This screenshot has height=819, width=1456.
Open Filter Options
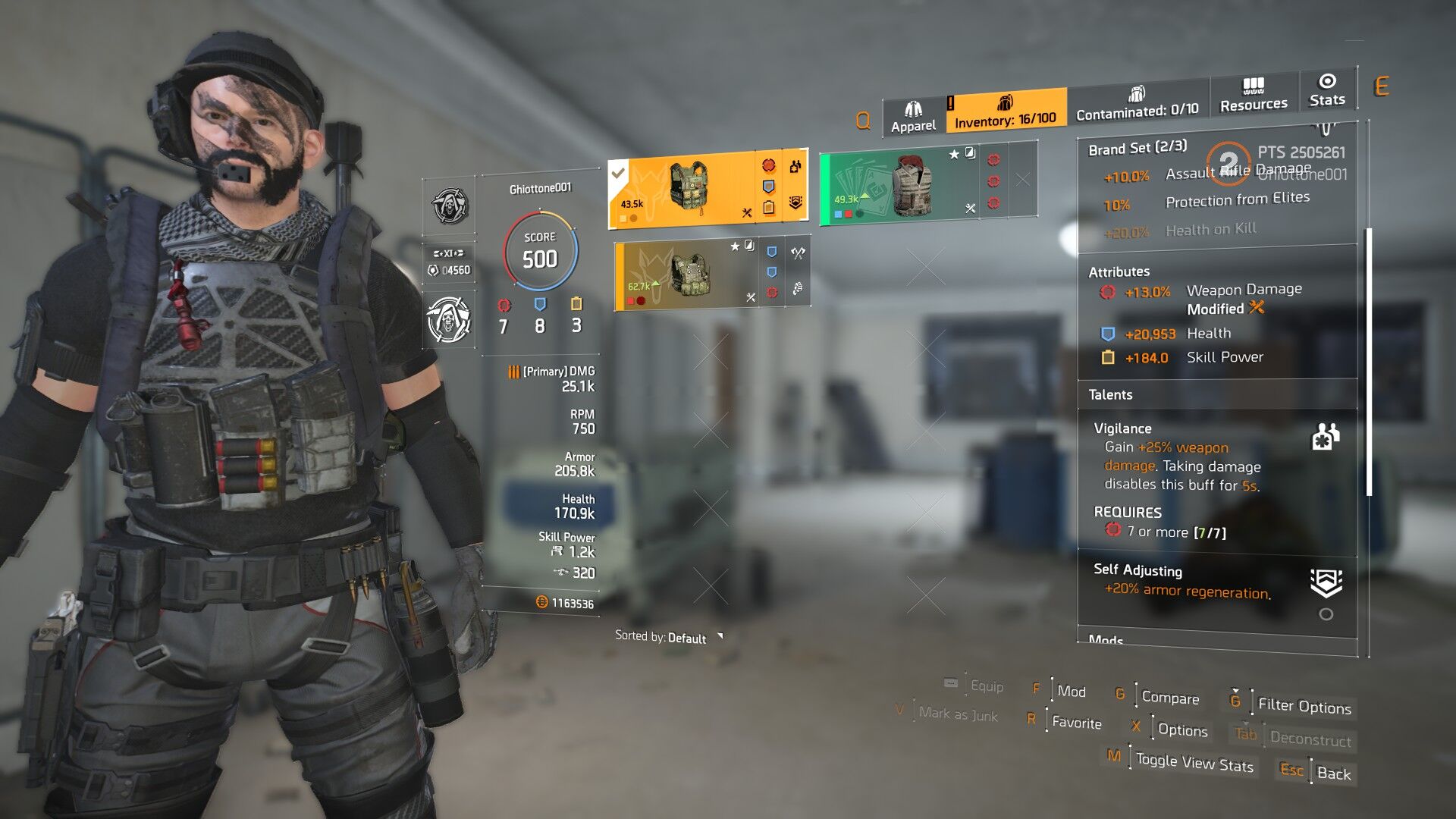[1304, 706]
